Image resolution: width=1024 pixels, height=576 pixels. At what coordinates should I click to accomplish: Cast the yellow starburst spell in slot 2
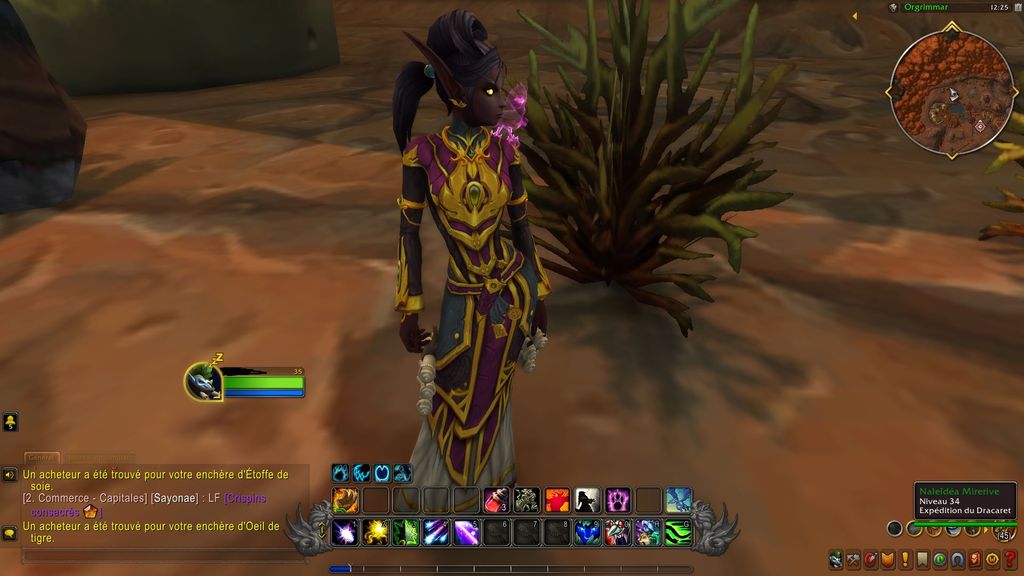376,532
